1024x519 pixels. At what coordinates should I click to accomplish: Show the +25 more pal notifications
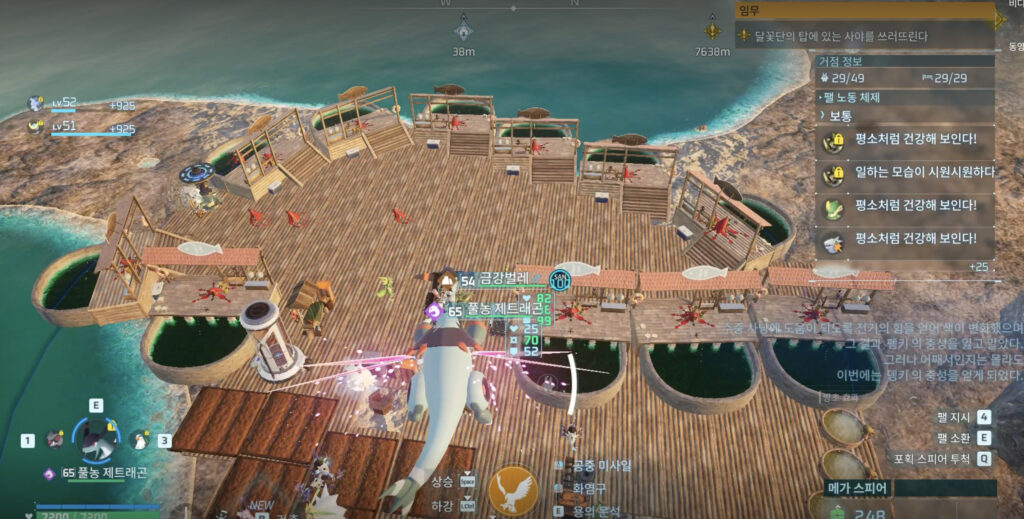(979, 267)
